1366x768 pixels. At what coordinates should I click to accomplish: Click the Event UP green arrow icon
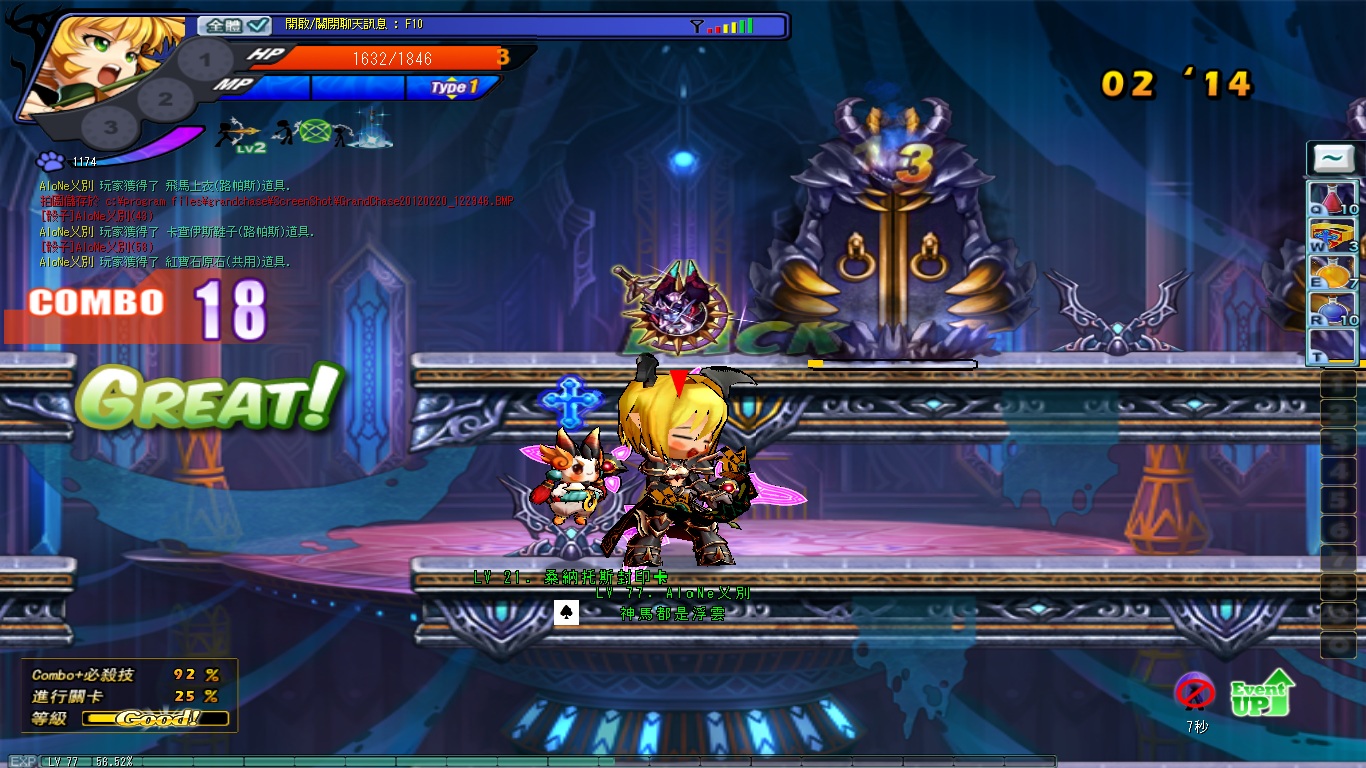pos(1262,693)
